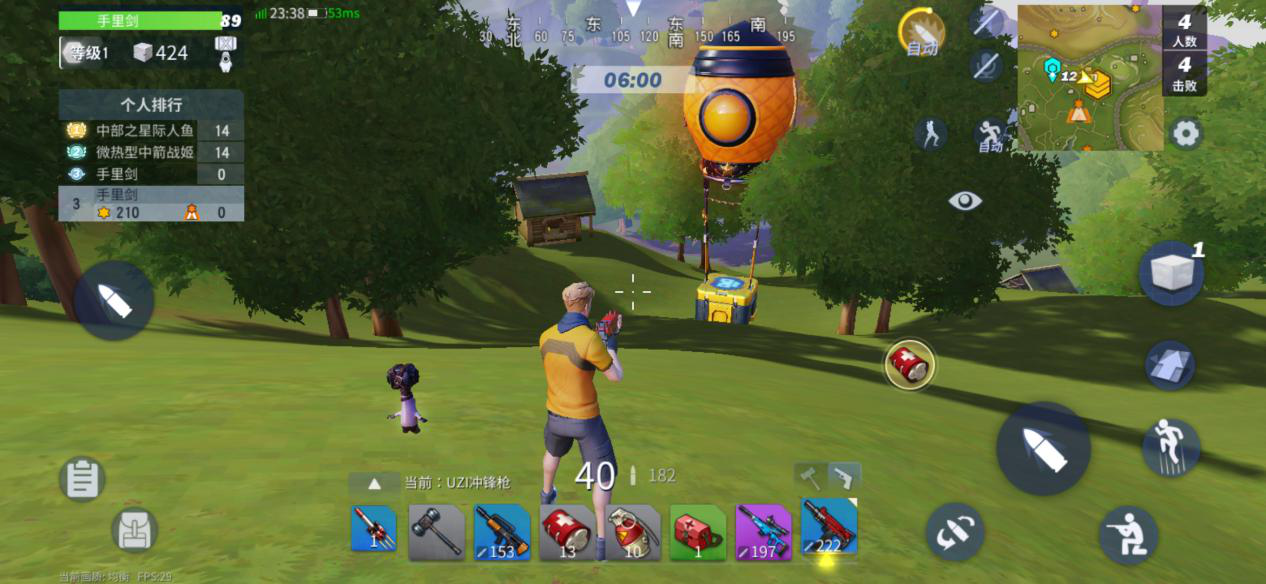Select the grenade slot showing 10

click(632, 530)
